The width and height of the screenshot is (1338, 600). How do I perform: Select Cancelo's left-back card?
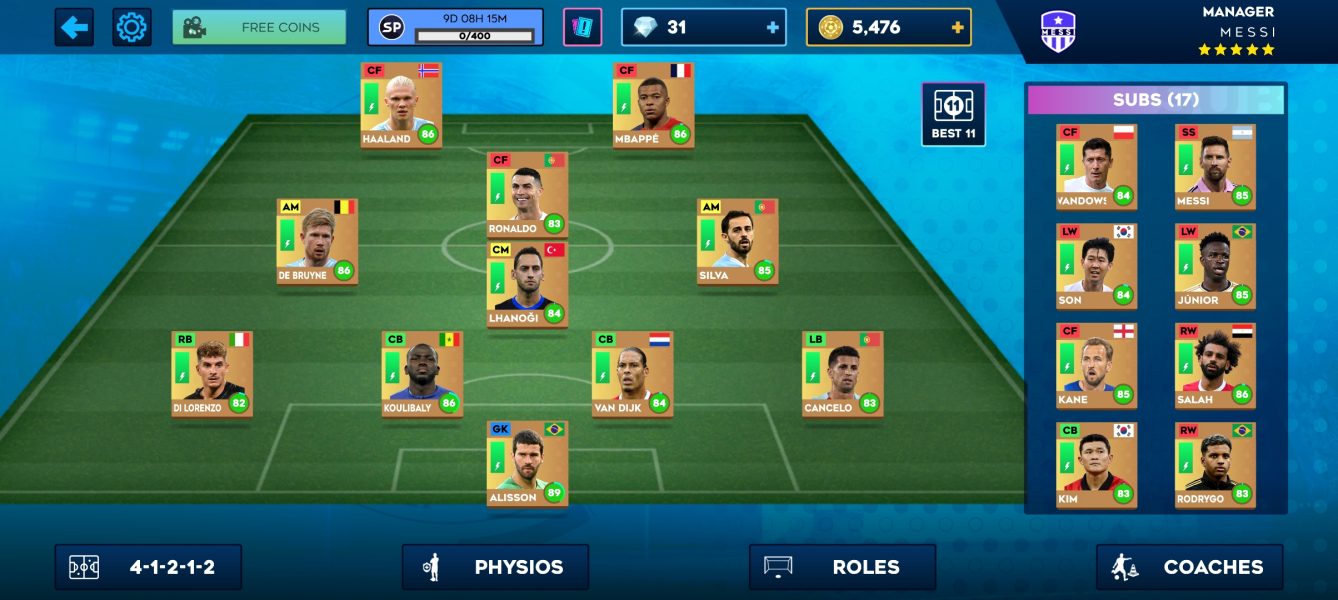point(842,374)
